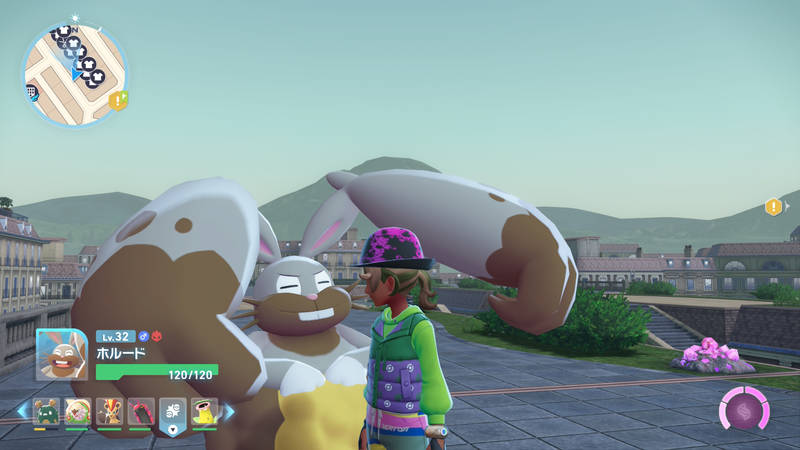Select the round pink-and-white Pokémon party slot
This screenshot has height=450, width=800.
coord(77,411)
